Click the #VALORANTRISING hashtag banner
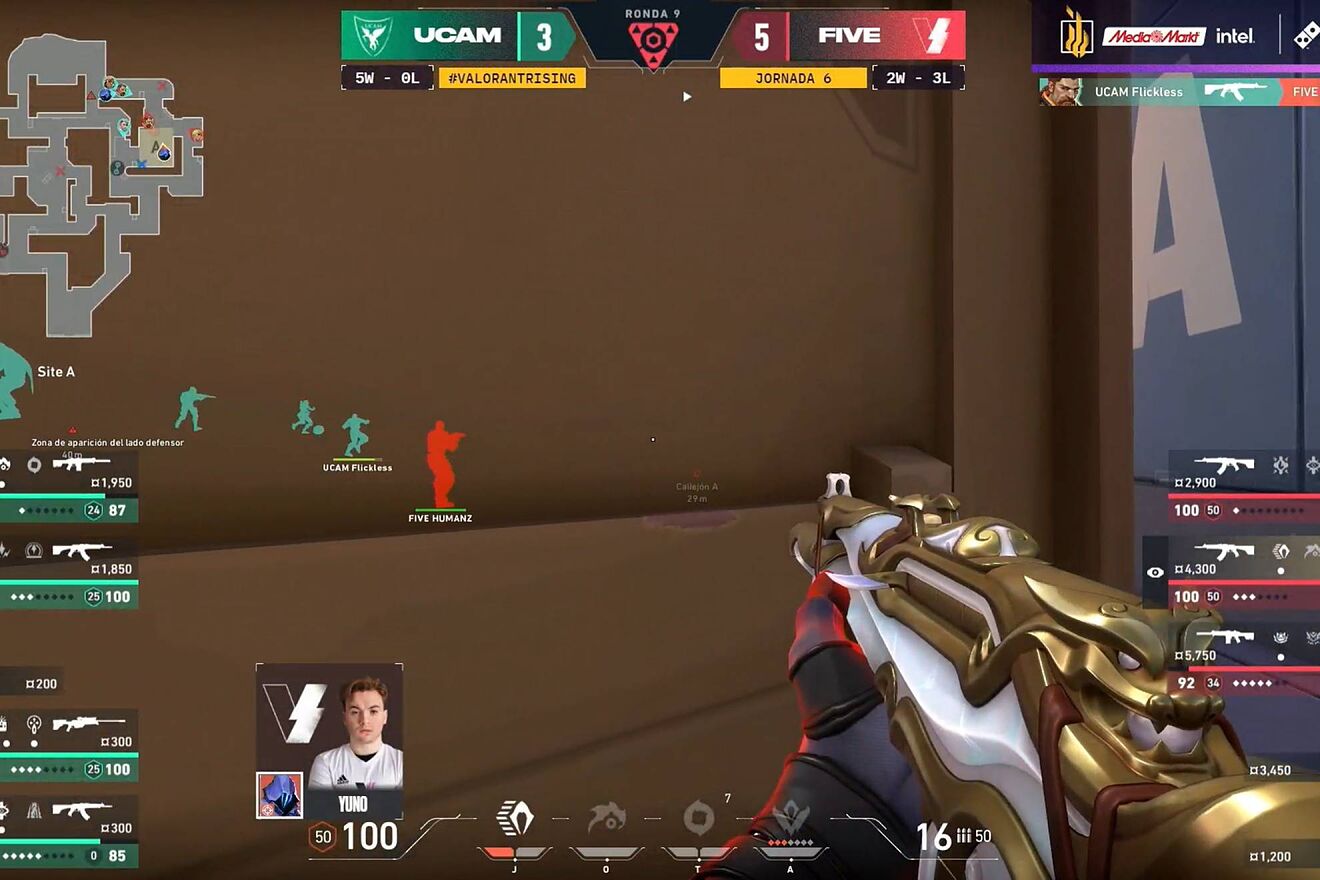Image resolution: width=1320 pixels, height=880 pixels. pyautogui.click(x=512, y=78)
